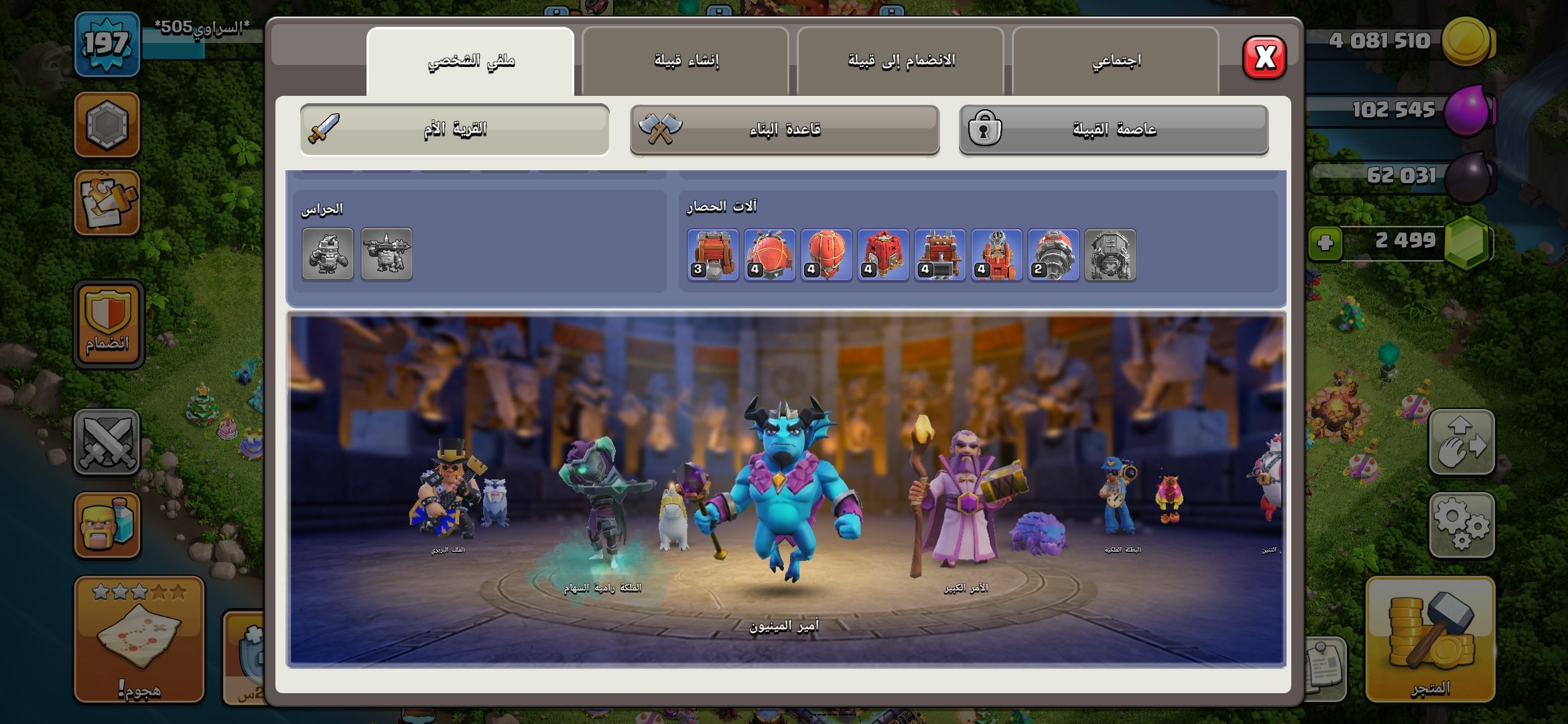View the locked grey siege machine slot
The width and height of the screenshot is (1568, 724).
click(1111, 255)
